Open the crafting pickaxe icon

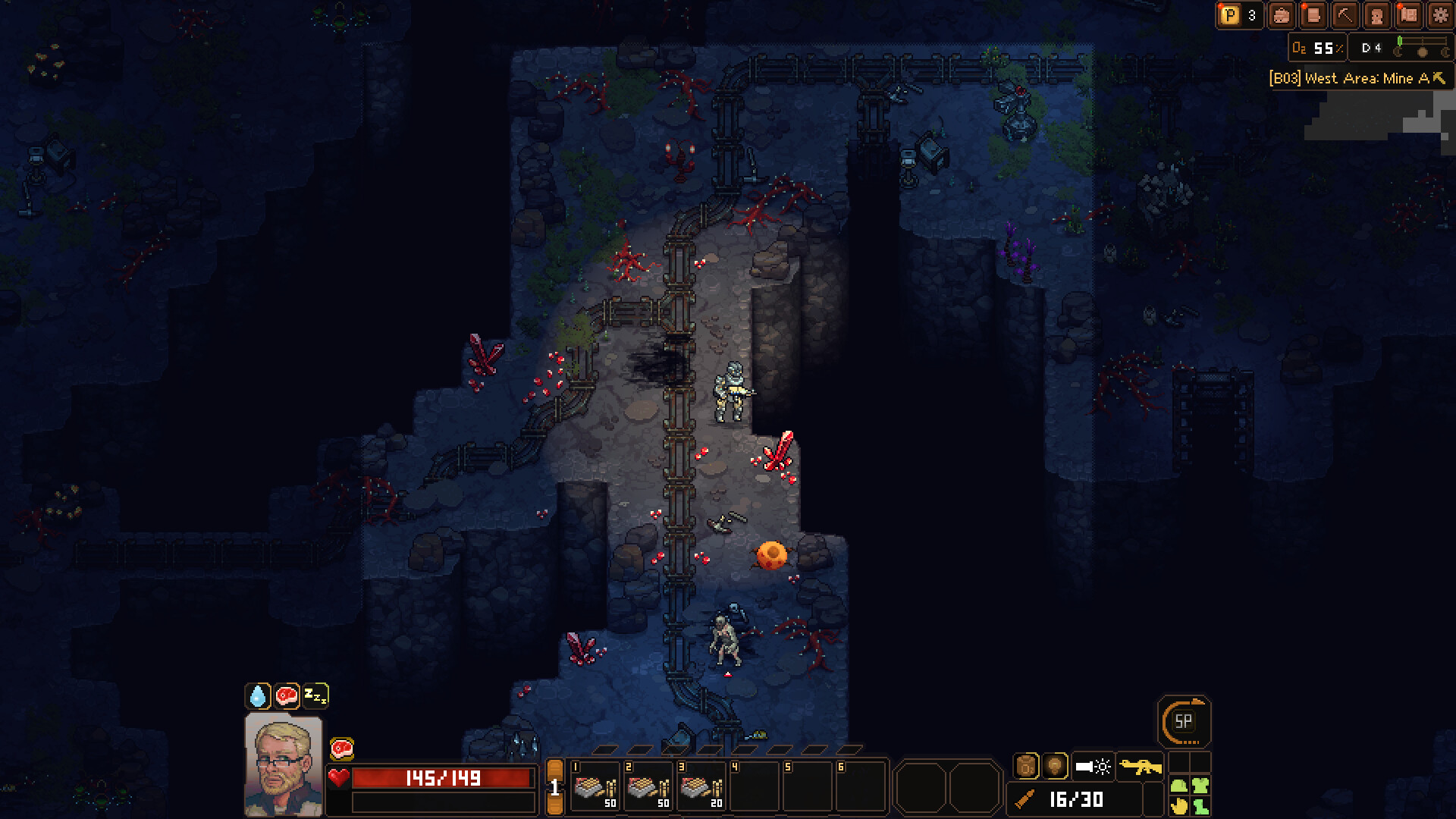point(1345,16)
